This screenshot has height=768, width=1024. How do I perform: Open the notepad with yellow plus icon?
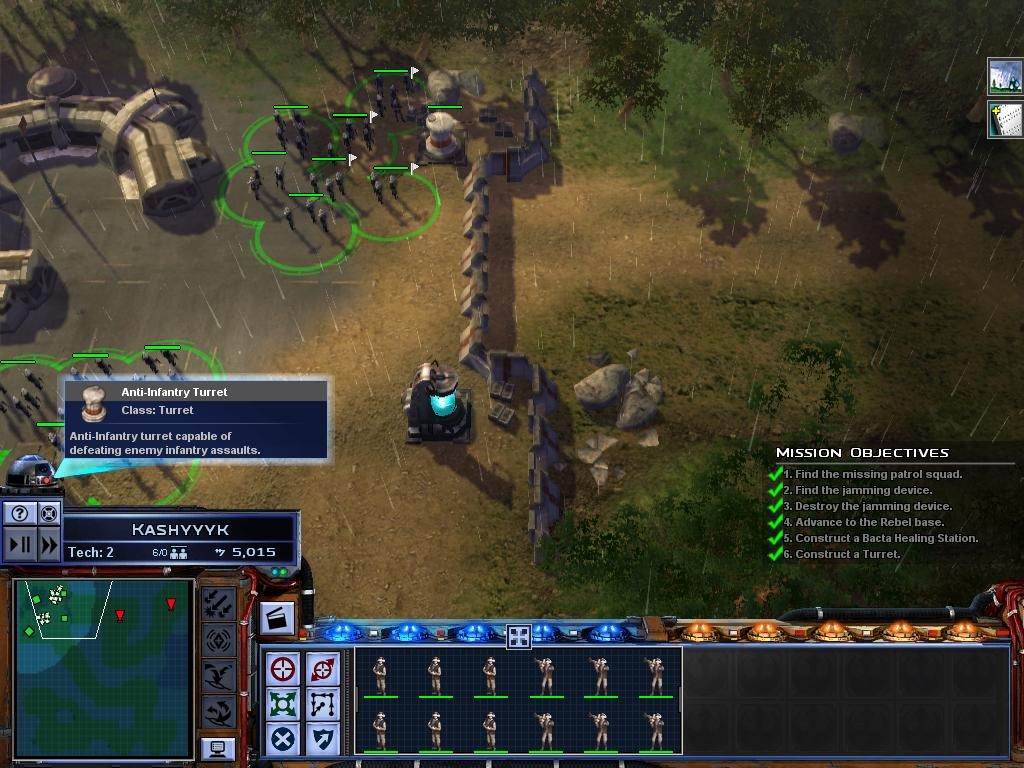(1004, 117)
